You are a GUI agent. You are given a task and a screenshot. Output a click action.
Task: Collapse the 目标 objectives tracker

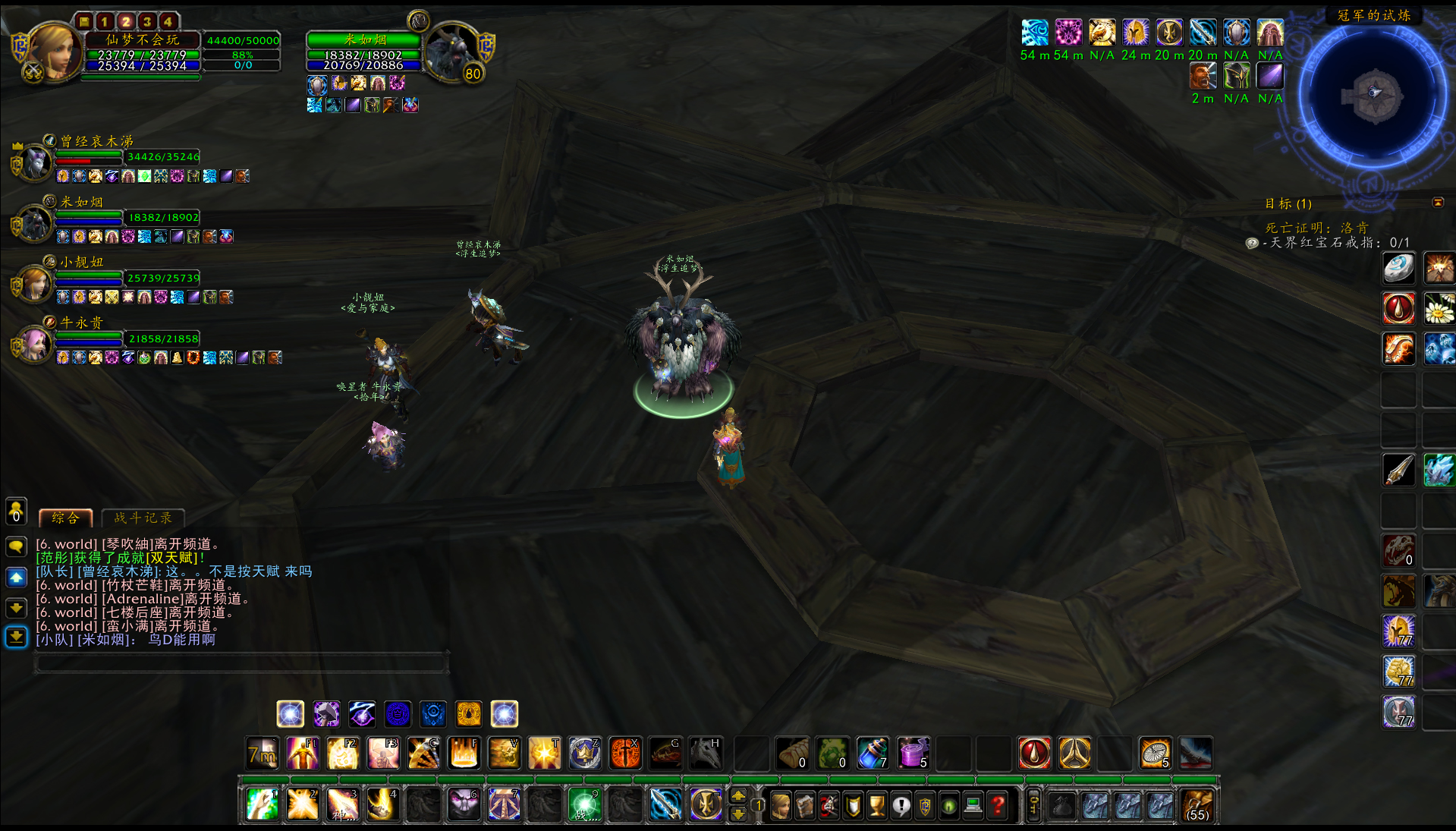tap(1438, 203)
